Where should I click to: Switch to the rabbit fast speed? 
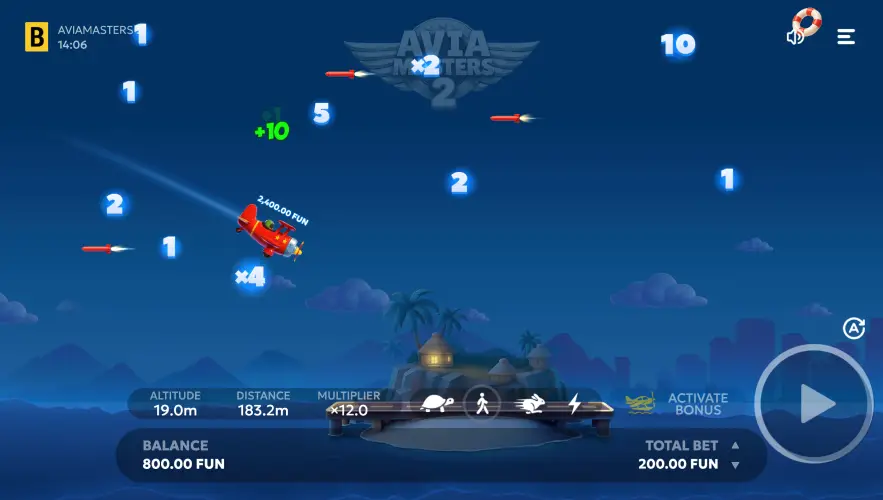click(x=529, y=404)
